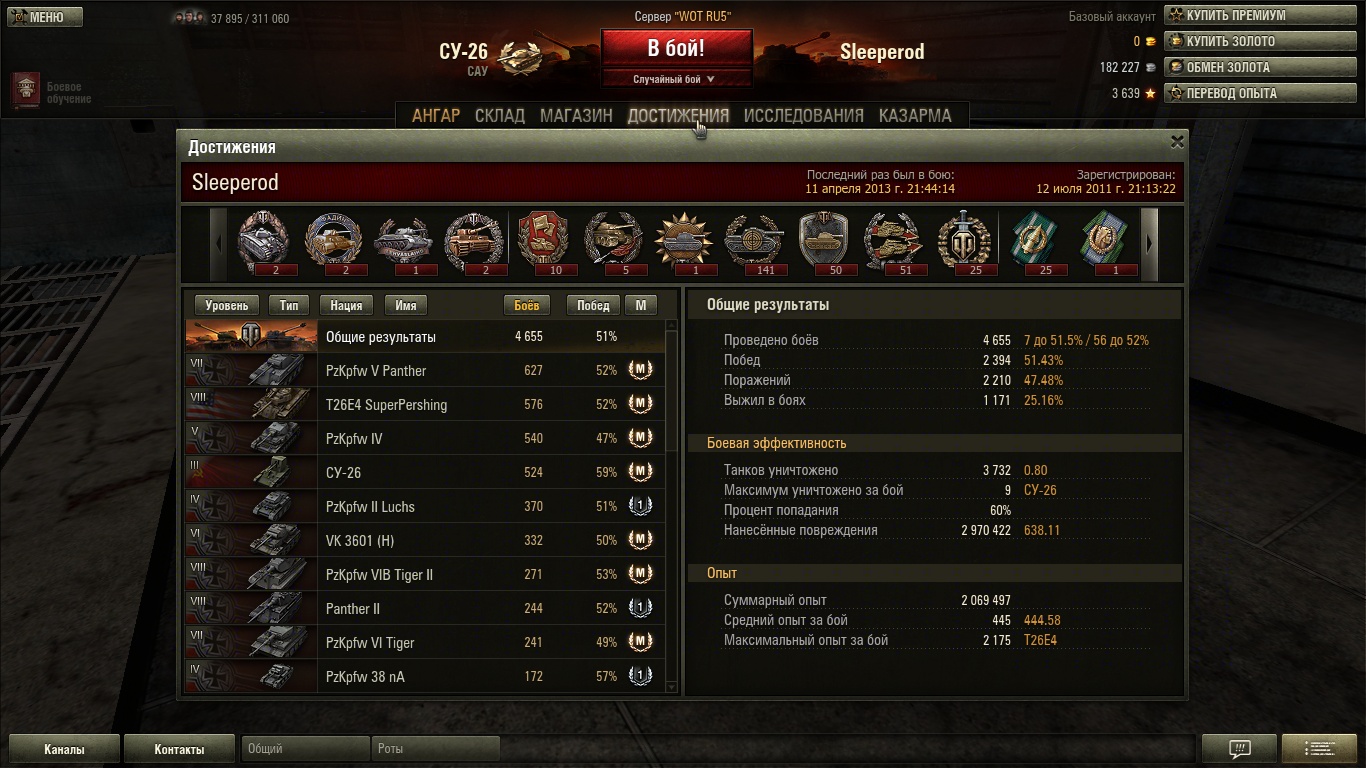Go to the МАГАЗИН tab
Viewport: 1366px width, 768px height.
576,116
